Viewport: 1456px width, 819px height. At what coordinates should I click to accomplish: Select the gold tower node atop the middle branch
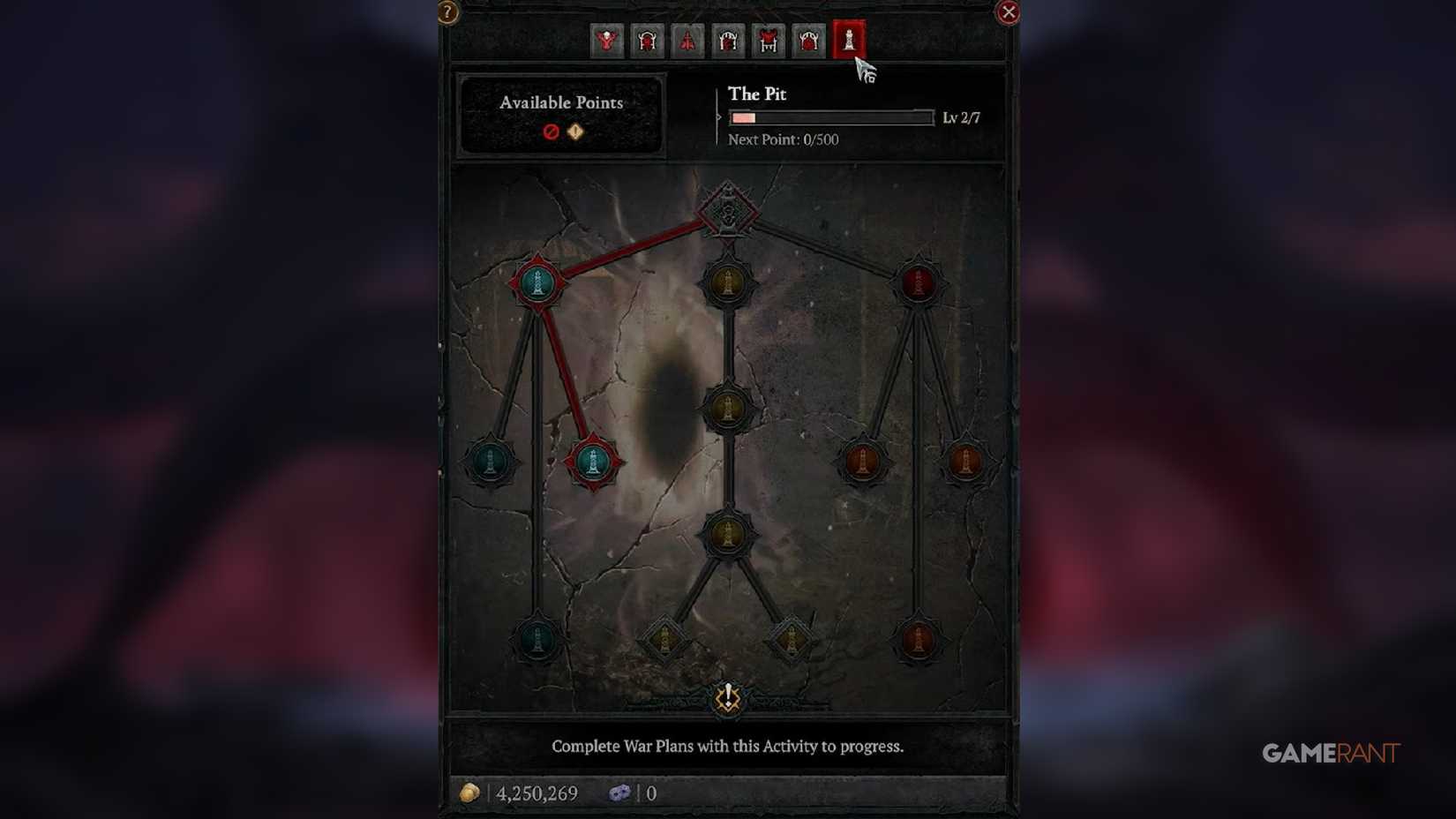[x=728, y=284]
